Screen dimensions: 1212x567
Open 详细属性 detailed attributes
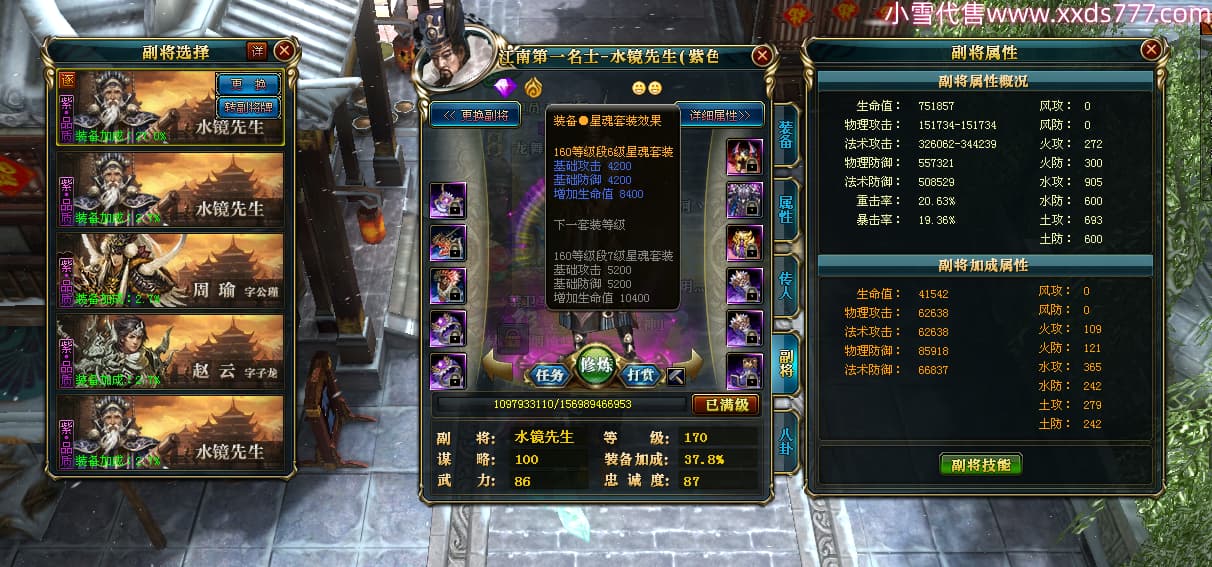(720, 115)
